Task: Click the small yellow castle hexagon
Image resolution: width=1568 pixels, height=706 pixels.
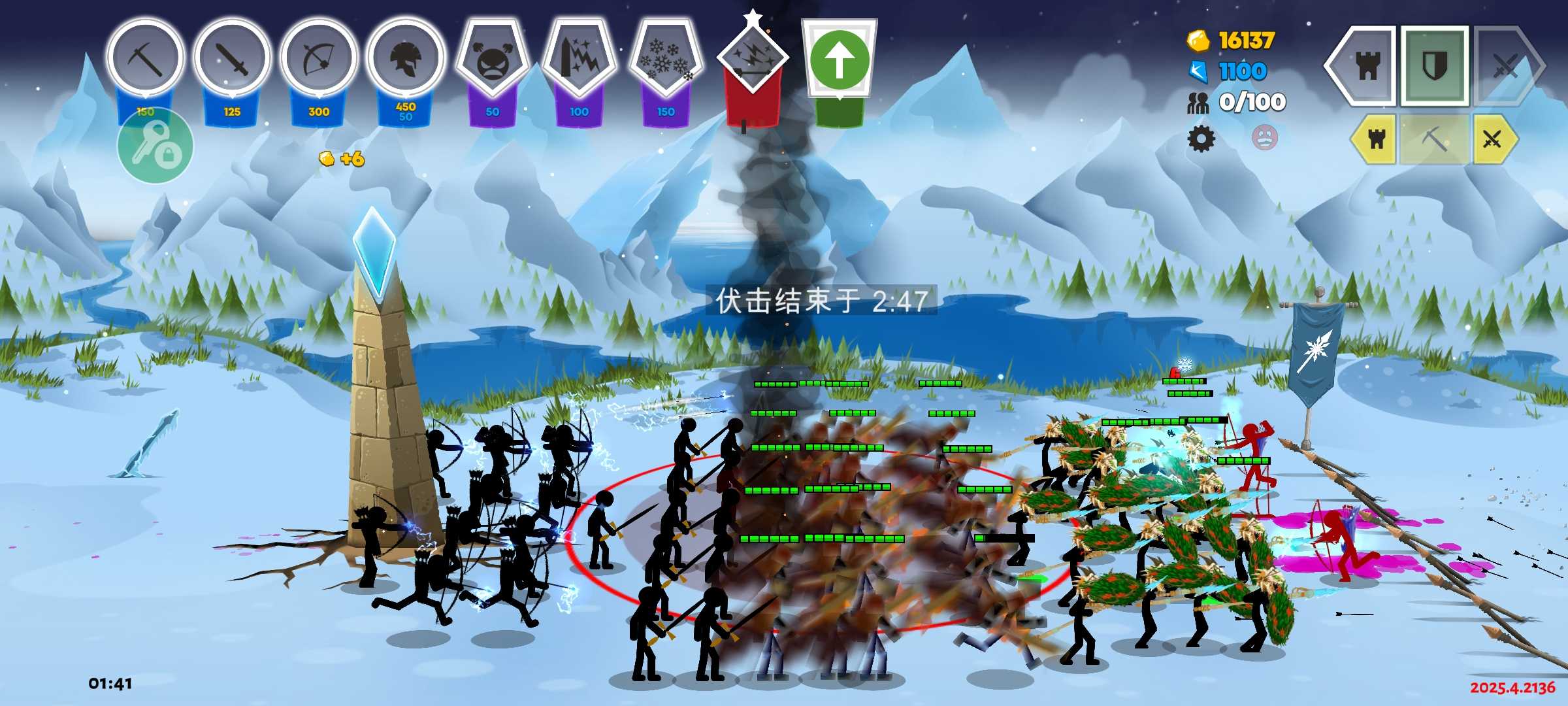Action: pyautogui.click(x=1375, y=139)
